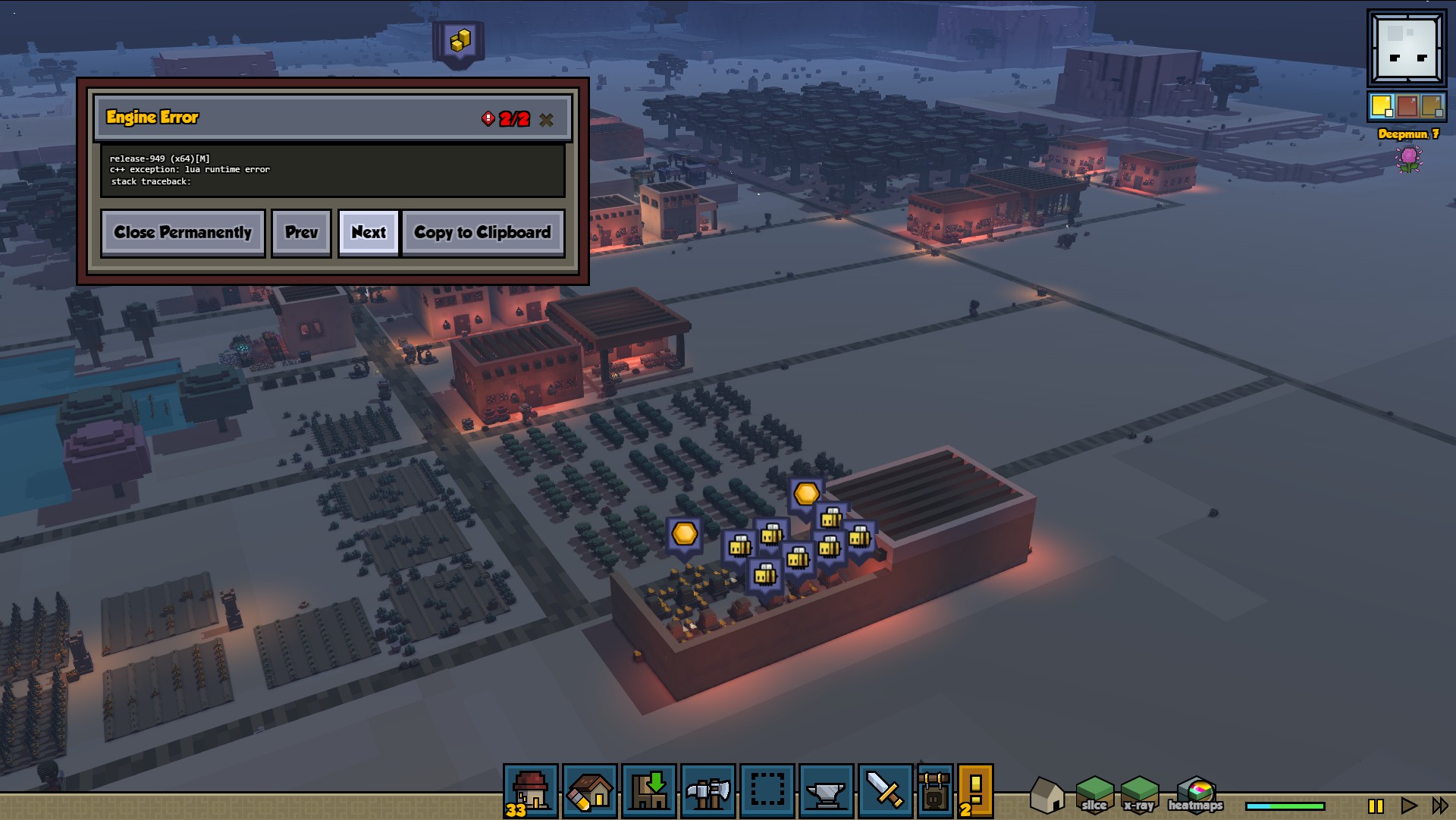
Task: Open the harvest axe and hammer menu
Action: (708, 791)
